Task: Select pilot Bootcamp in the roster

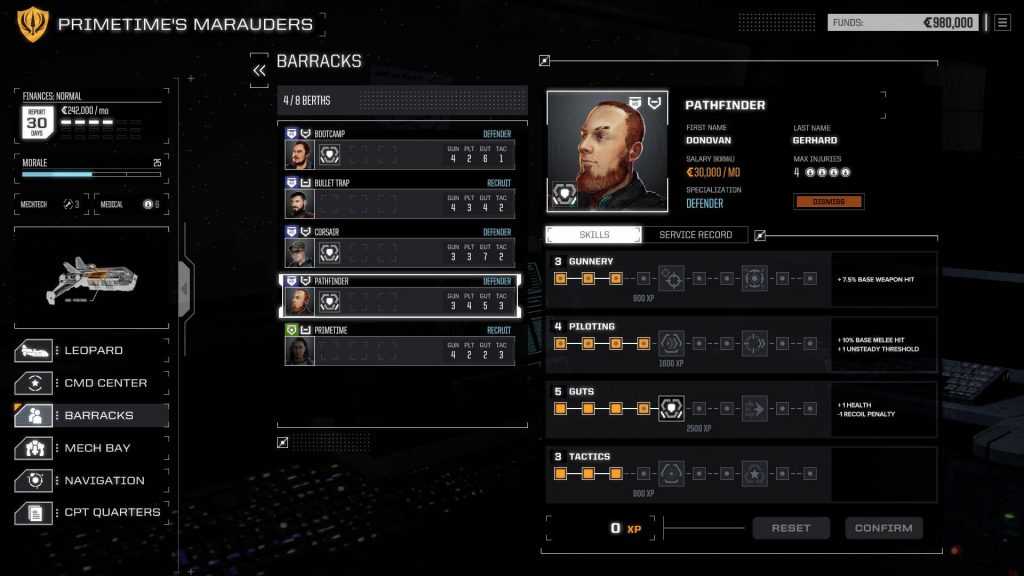Action: click(400, 147)
